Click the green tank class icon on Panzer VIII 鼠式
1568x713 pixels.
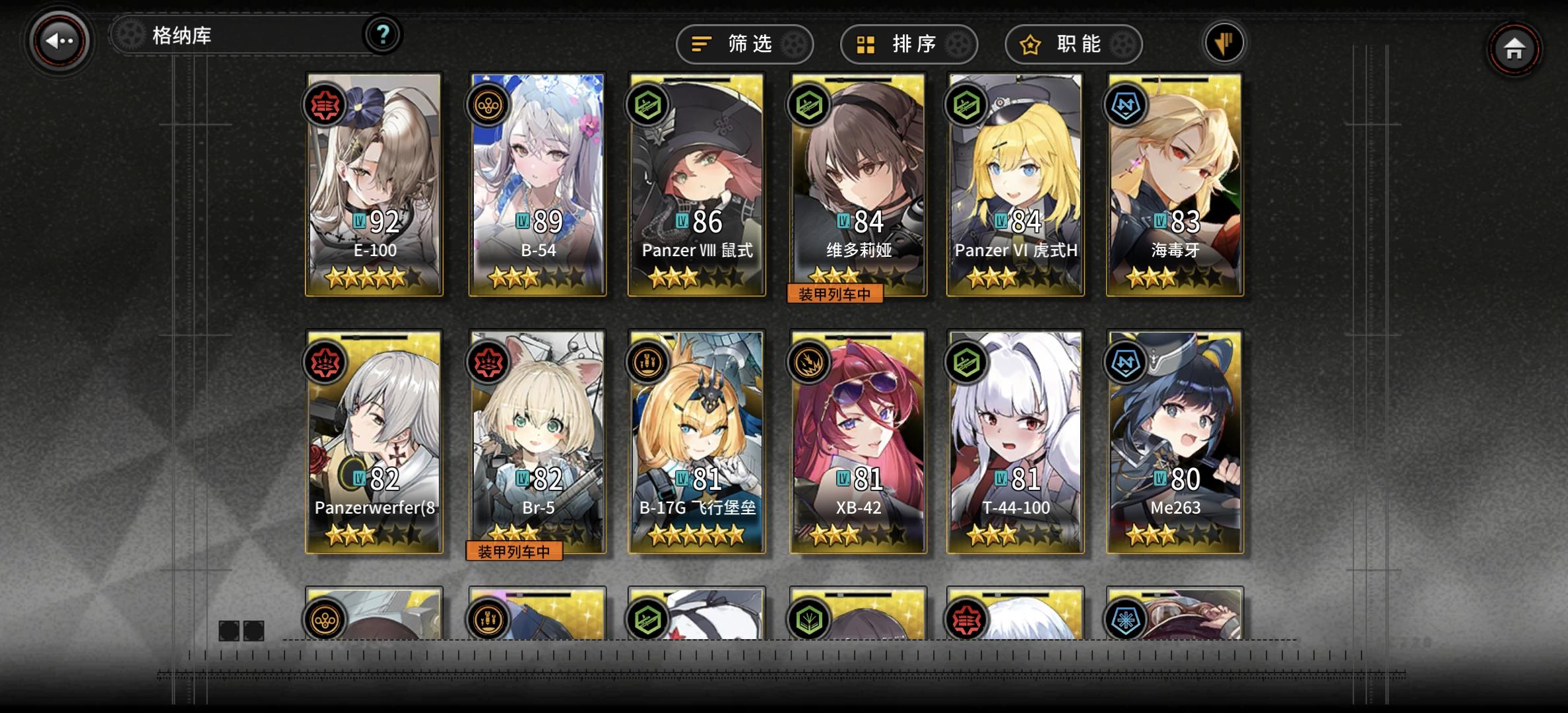pos(647,104)
